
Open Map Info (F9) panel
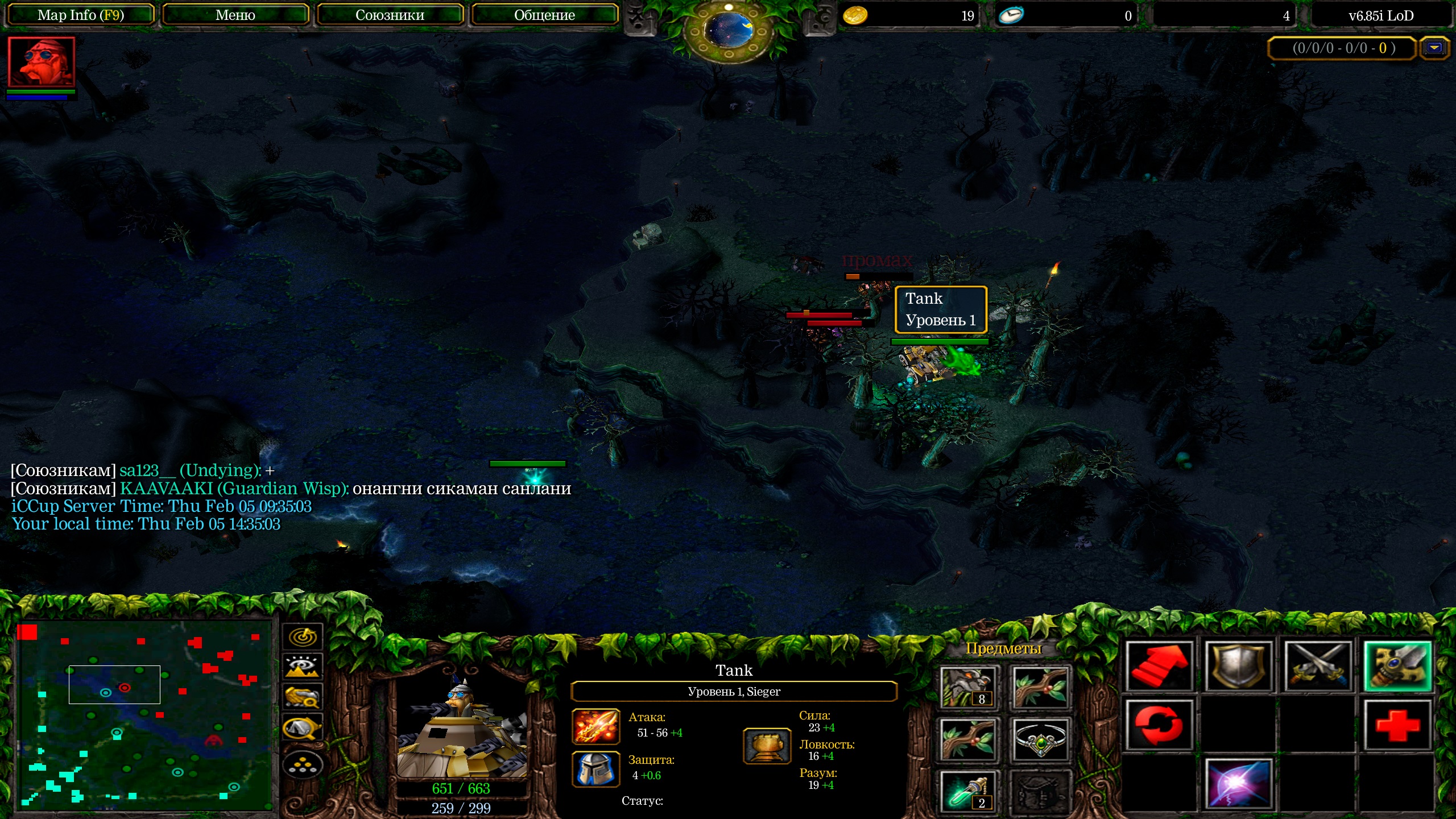80,15
